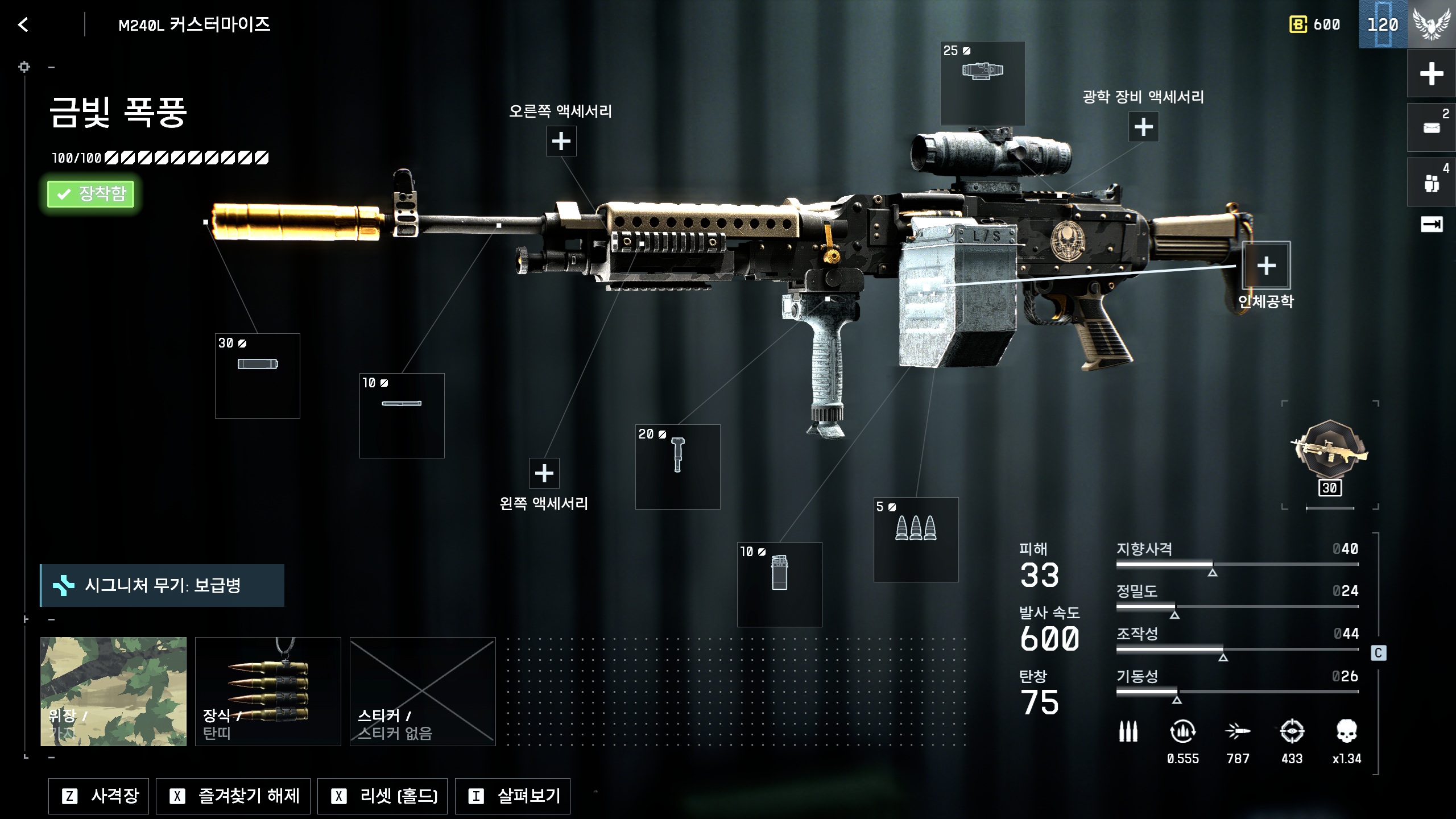Go back using the top-left arrow
Screen dimensions: 1456x819
(23, 24)
